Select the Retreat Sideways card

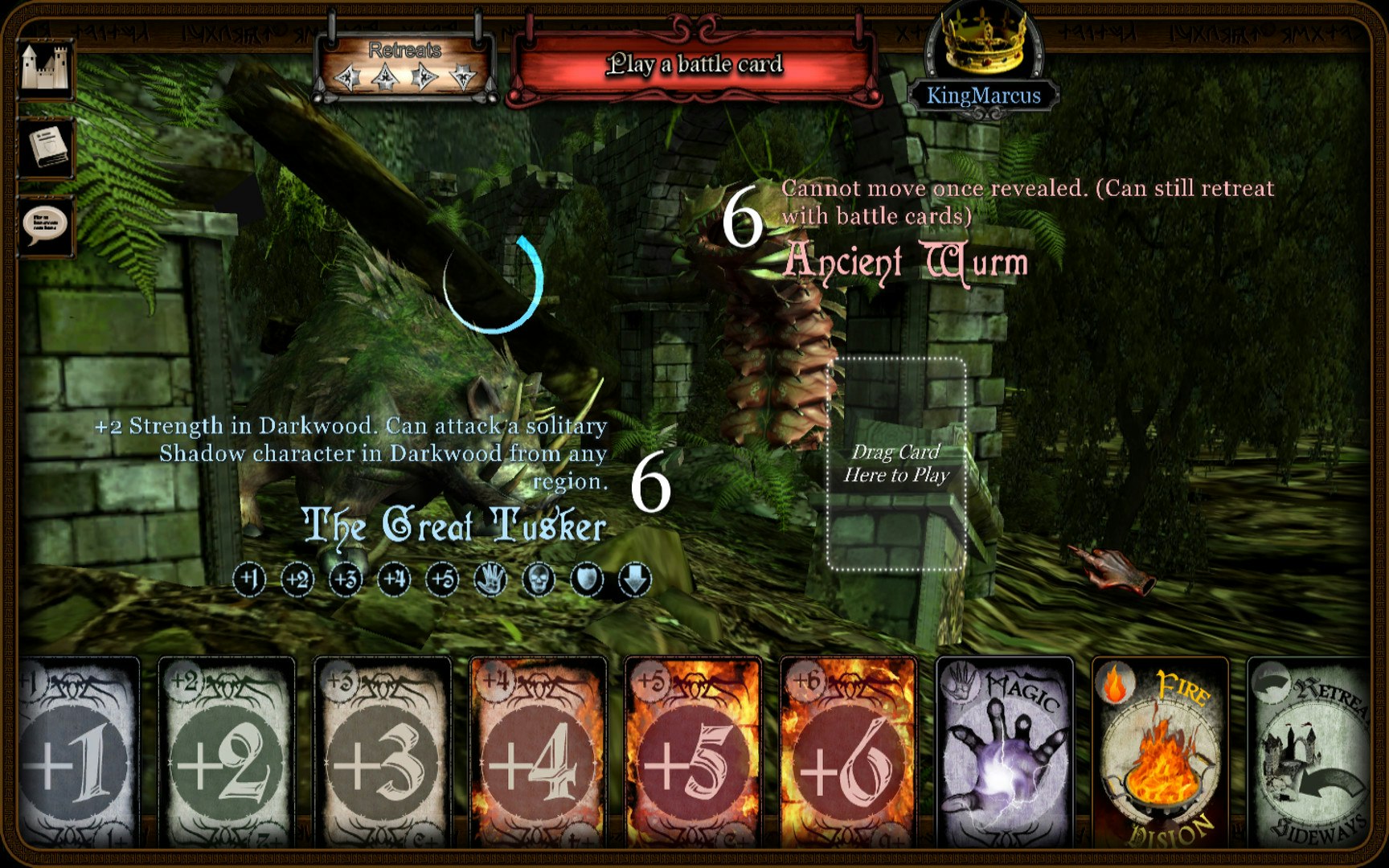(x=1310, y=754)
